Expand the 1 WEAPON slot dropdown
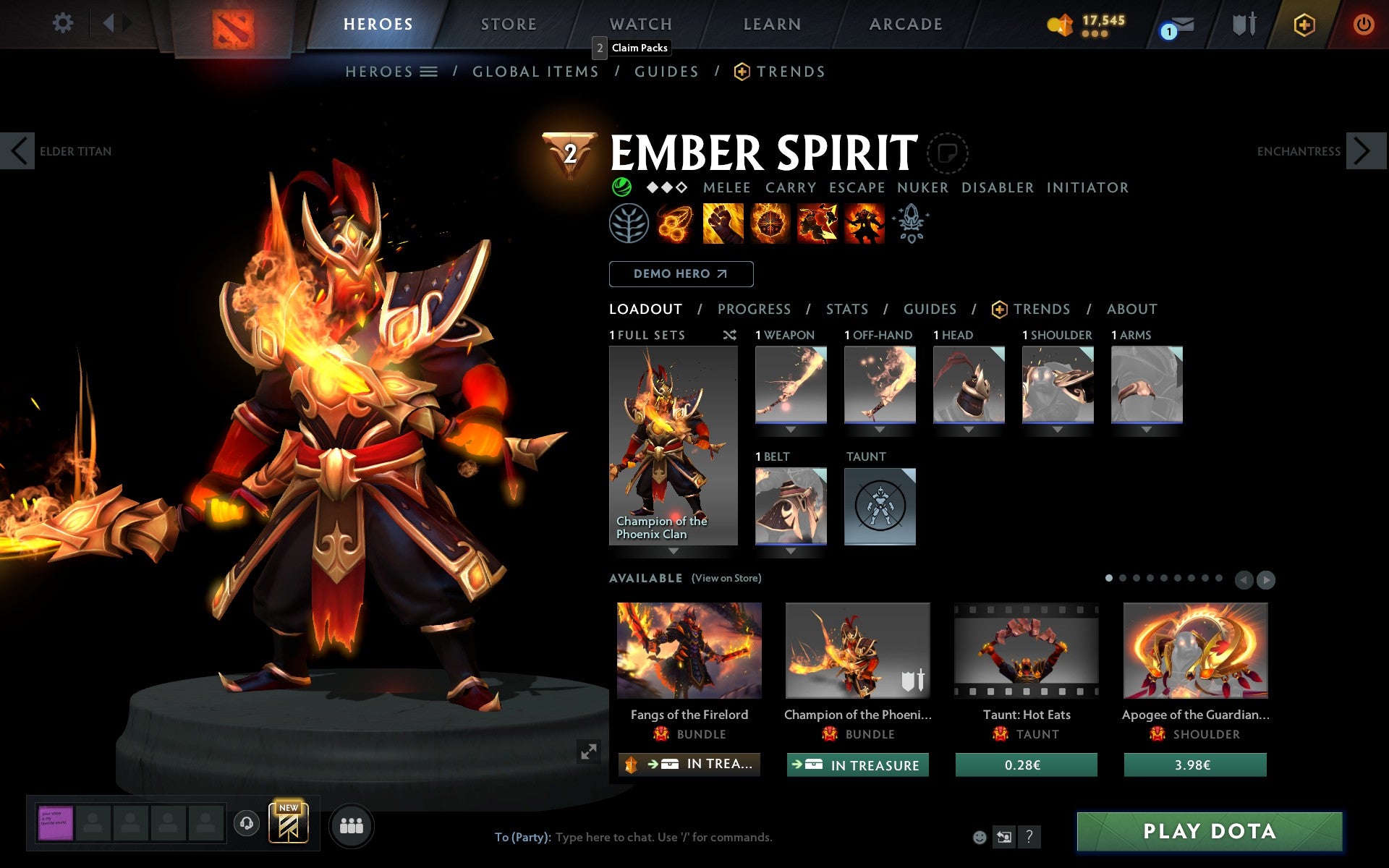 click(x=790, y=428)
